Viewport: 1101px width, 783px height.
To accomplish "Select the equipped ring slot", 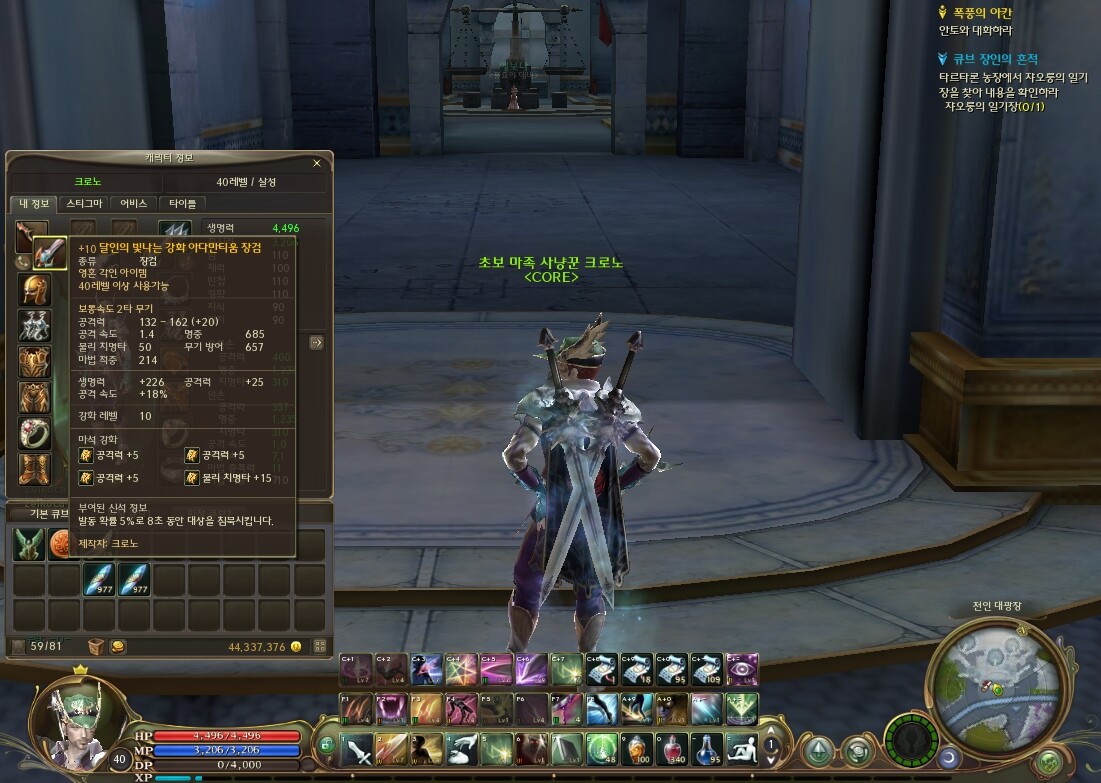I will tap(35, 432).
